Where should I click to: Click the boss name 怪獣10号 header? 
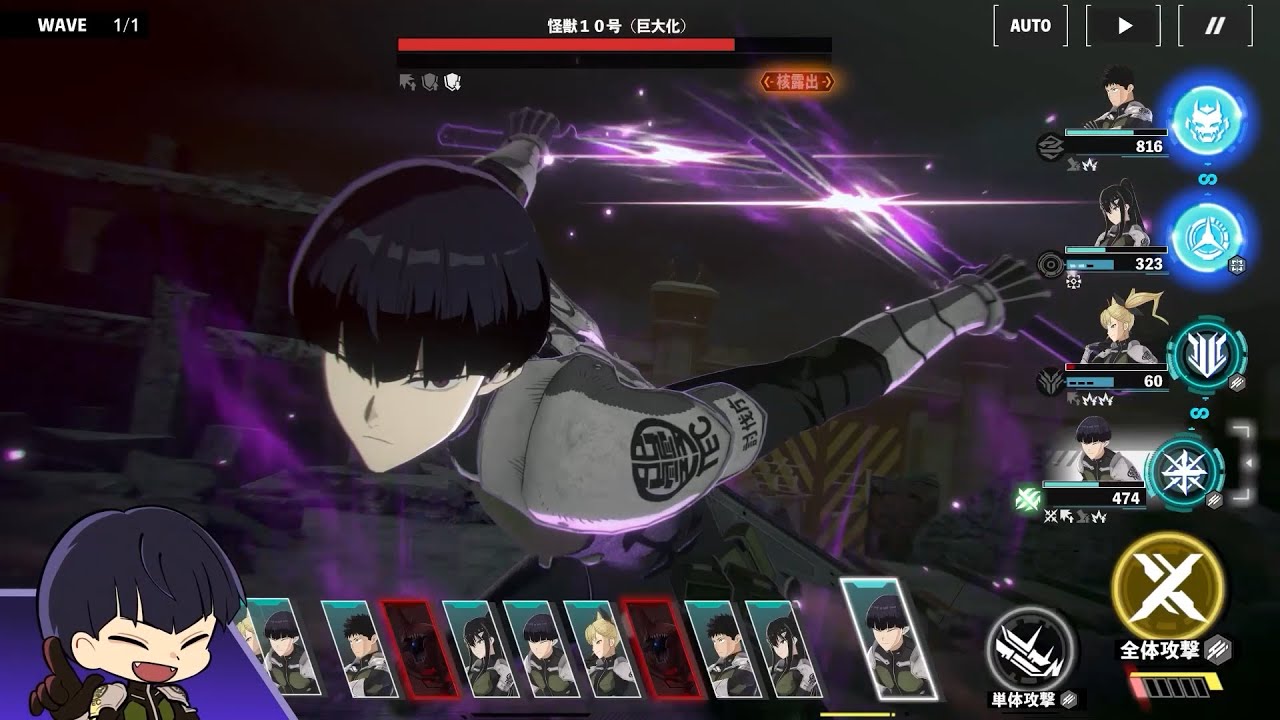(x=613, y=25)
